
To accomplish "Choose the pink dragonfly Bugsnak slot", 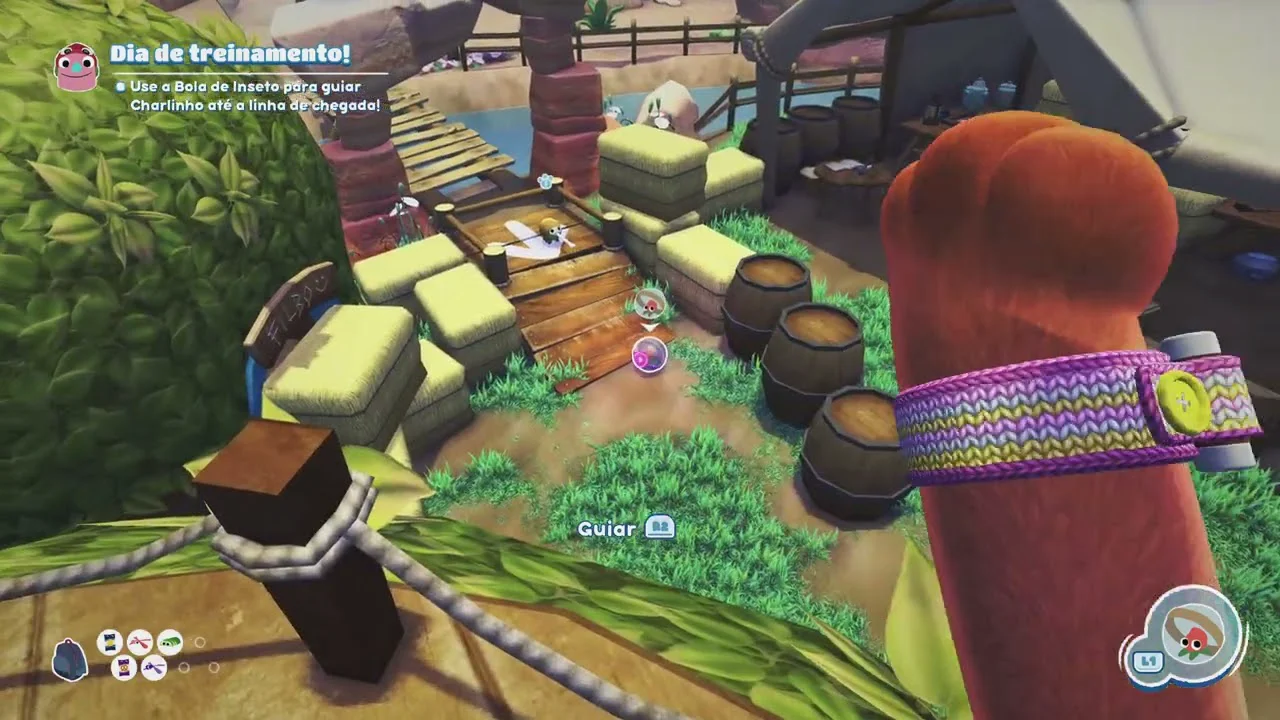I will [140, 641].
